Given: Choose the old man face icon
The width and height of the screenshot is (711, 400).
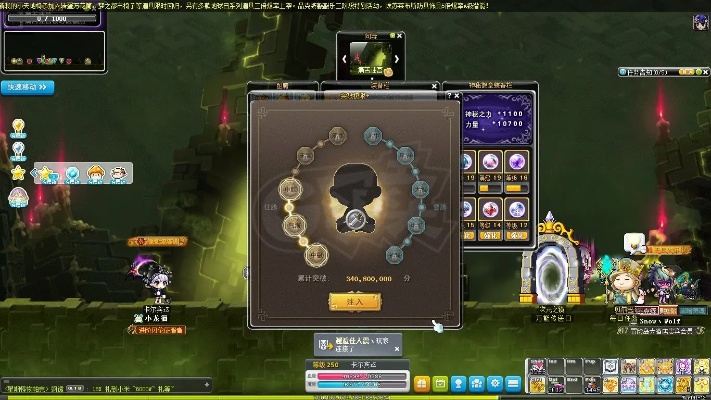Looking at the screenshot, I should click(118, 174).
